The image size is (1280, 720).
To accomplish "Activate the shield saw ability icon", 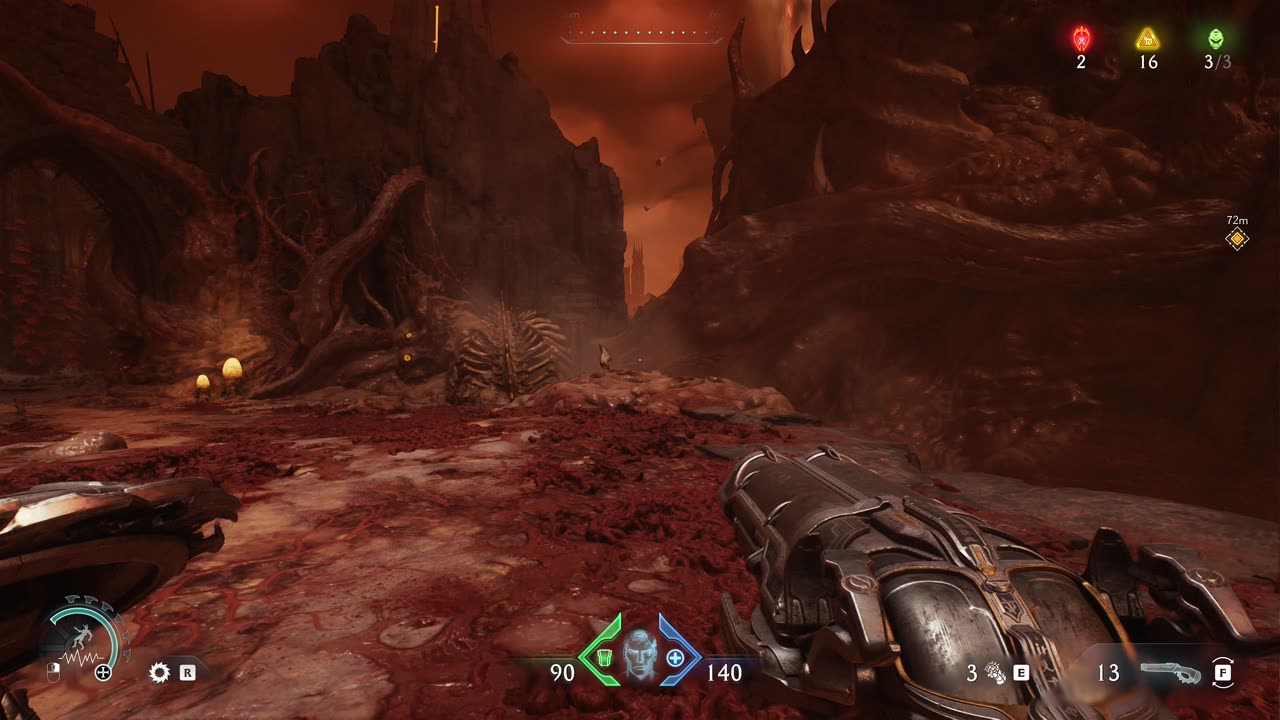I will [x=159, y=672].
